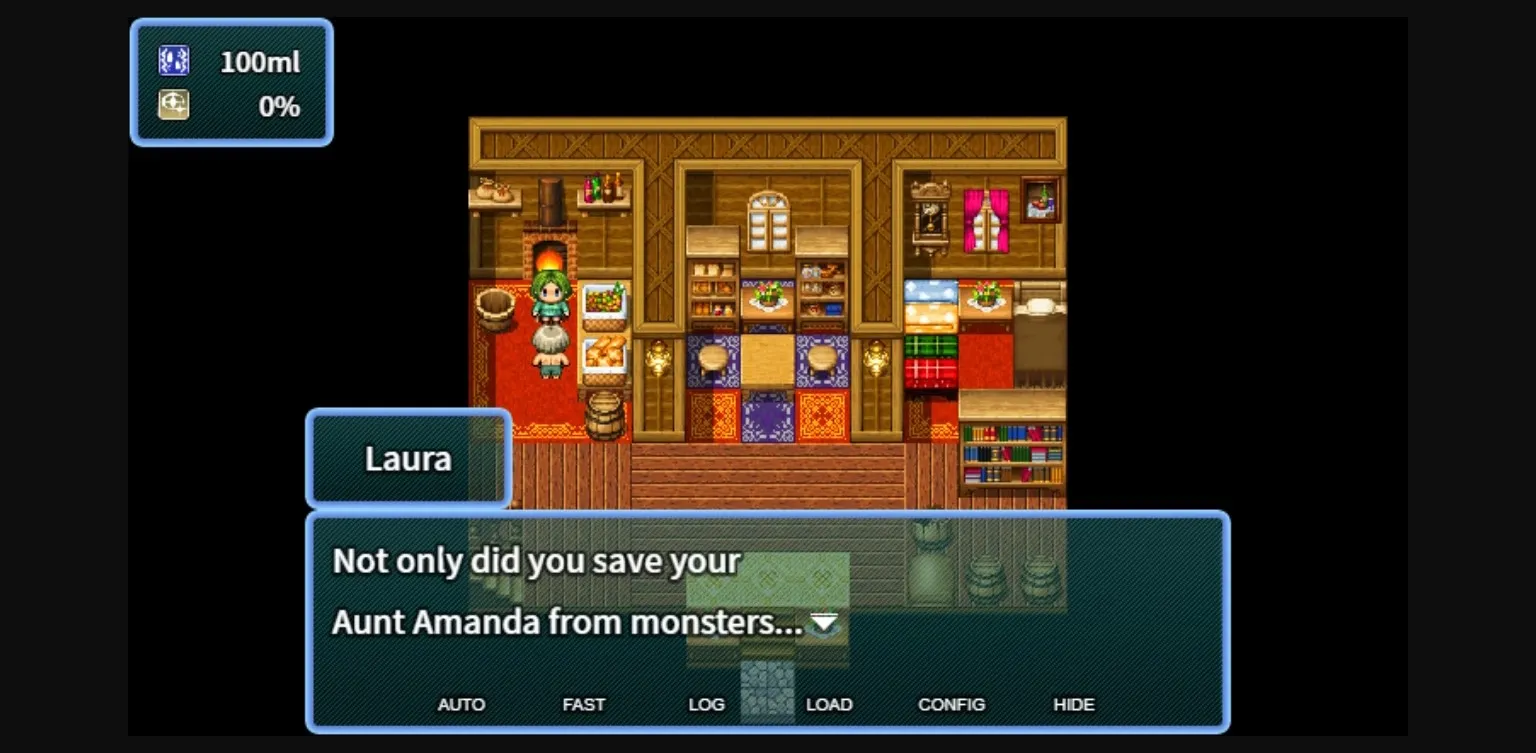Hide the dialogue box with HIDE
Screen dimensions: 1536x753
click(1074, 704)
